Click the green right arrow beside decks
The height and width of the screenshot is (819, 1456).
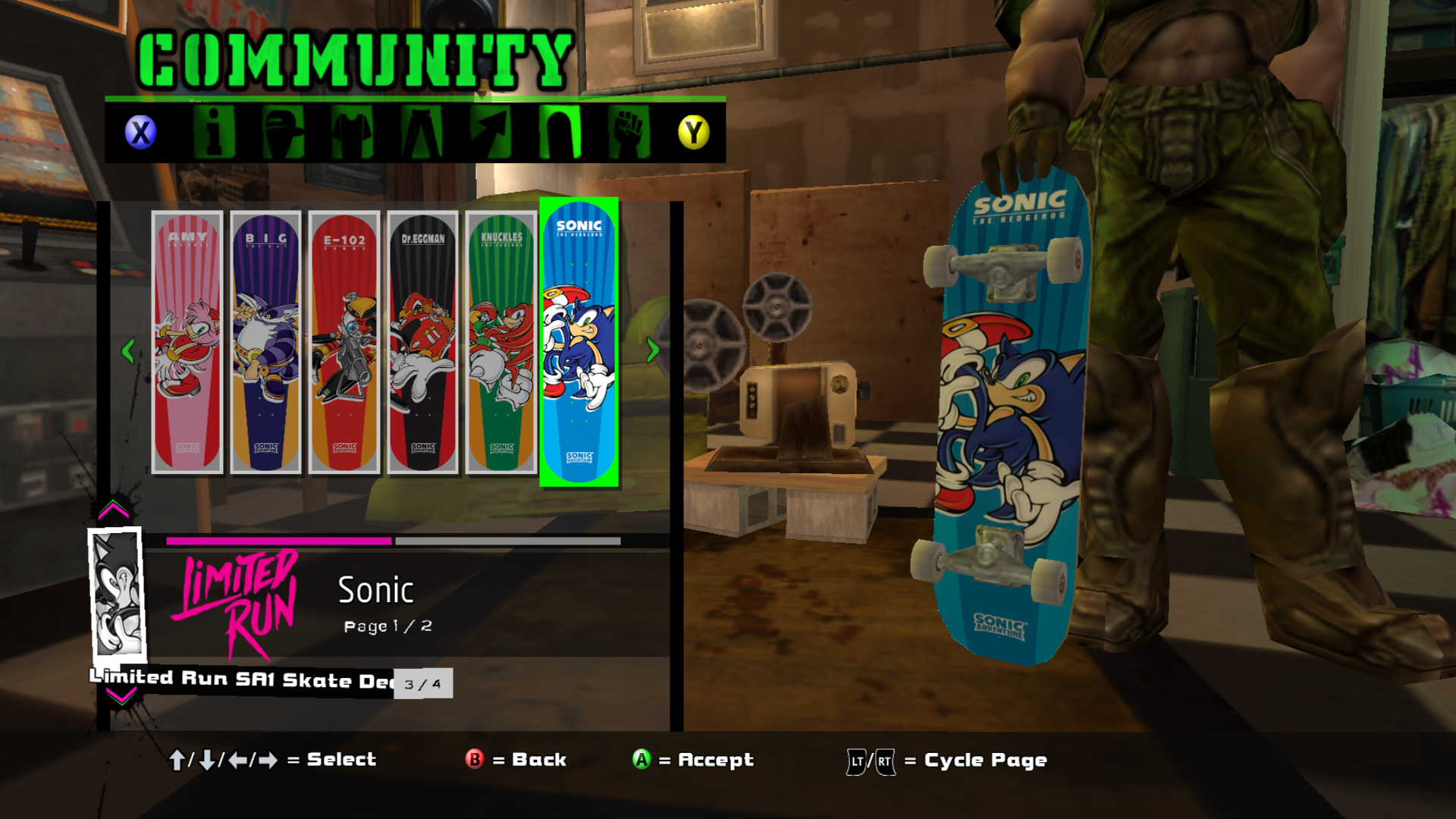point(652,350)
